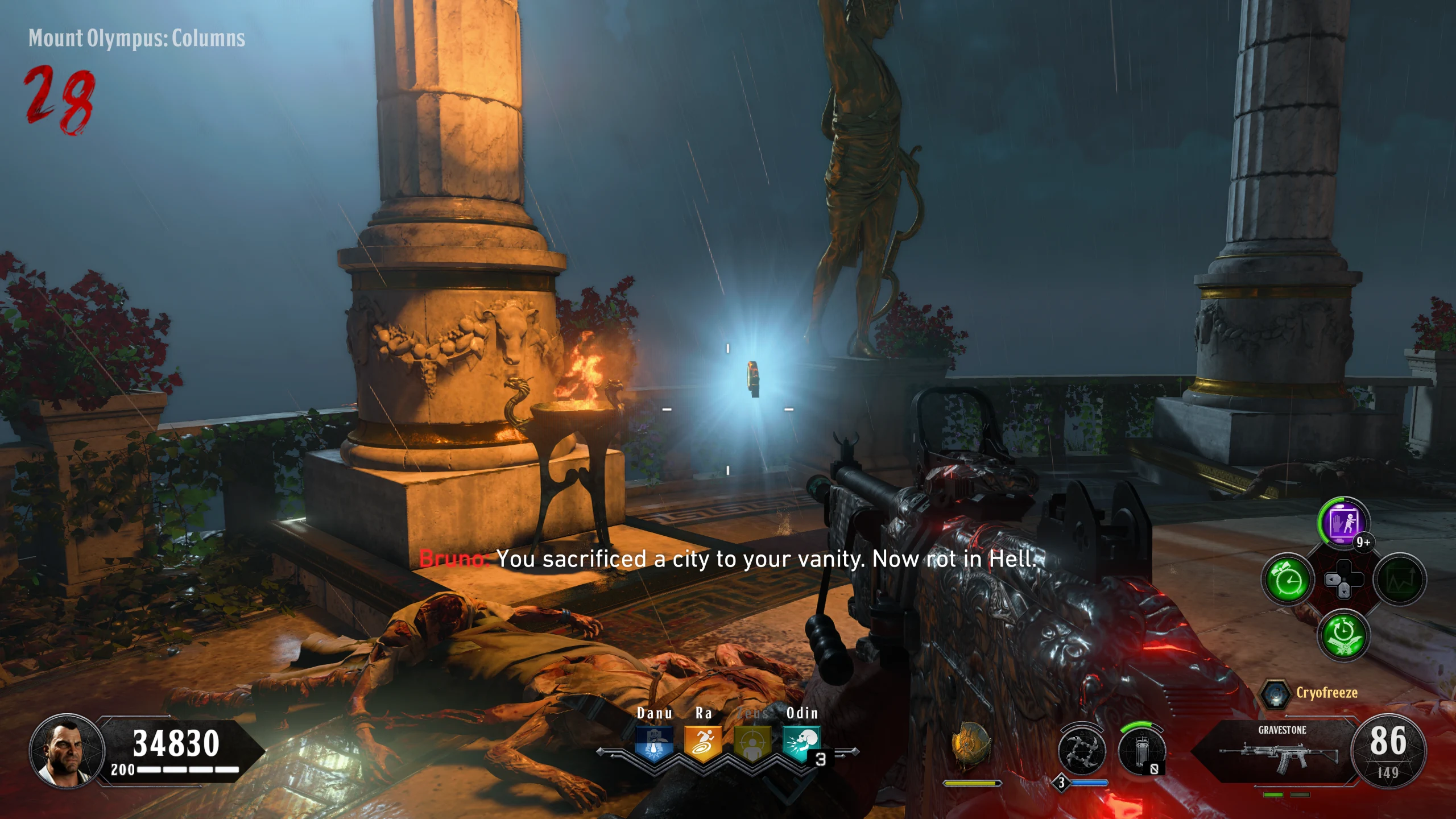Select the four-bladed shuriken equipment icon
Viewport: 1456px width, 819px height.
[1082, 751]
